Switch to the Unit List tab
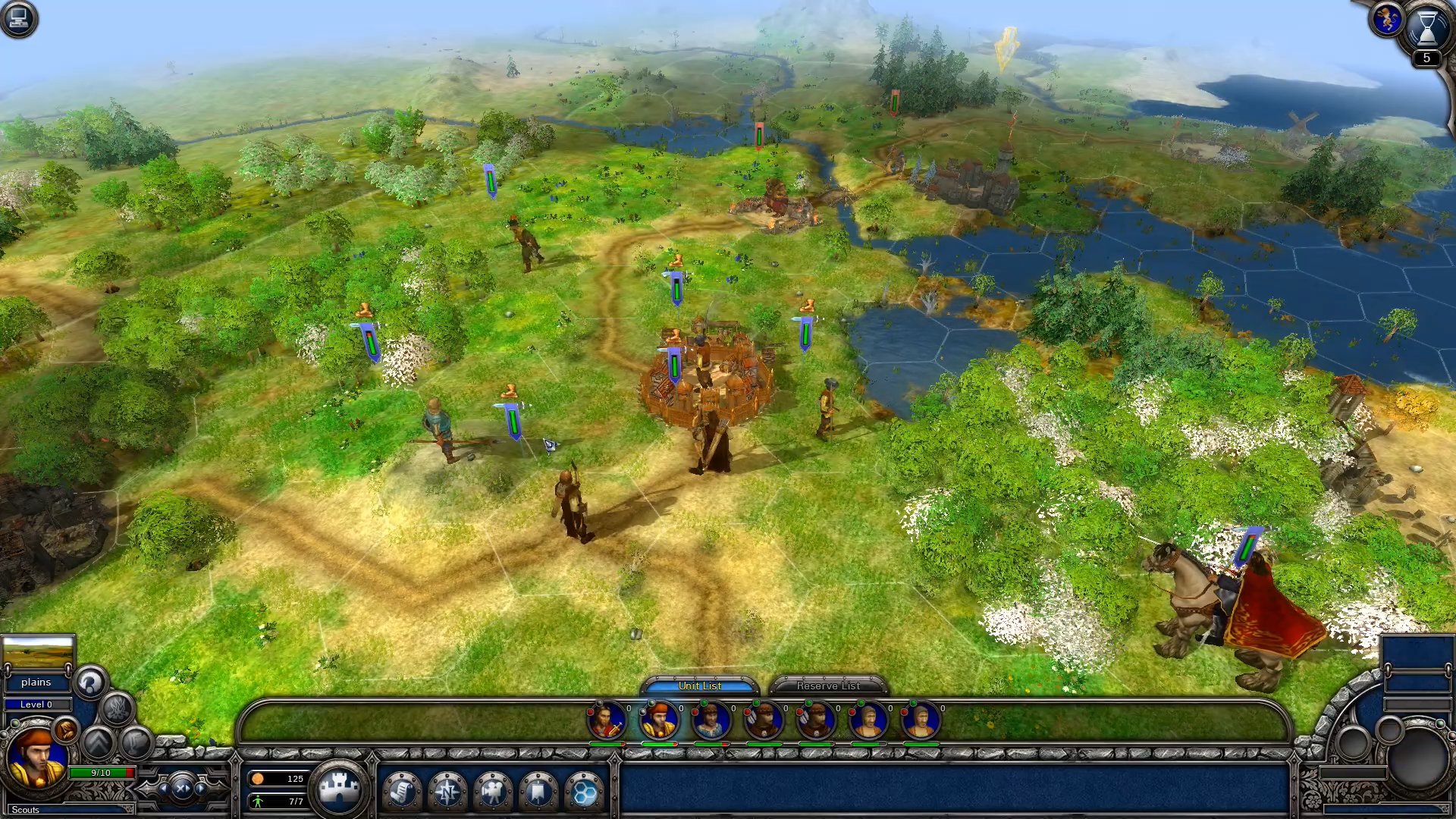This screenshot has height=819, width=1456. (x=699, y=686)
